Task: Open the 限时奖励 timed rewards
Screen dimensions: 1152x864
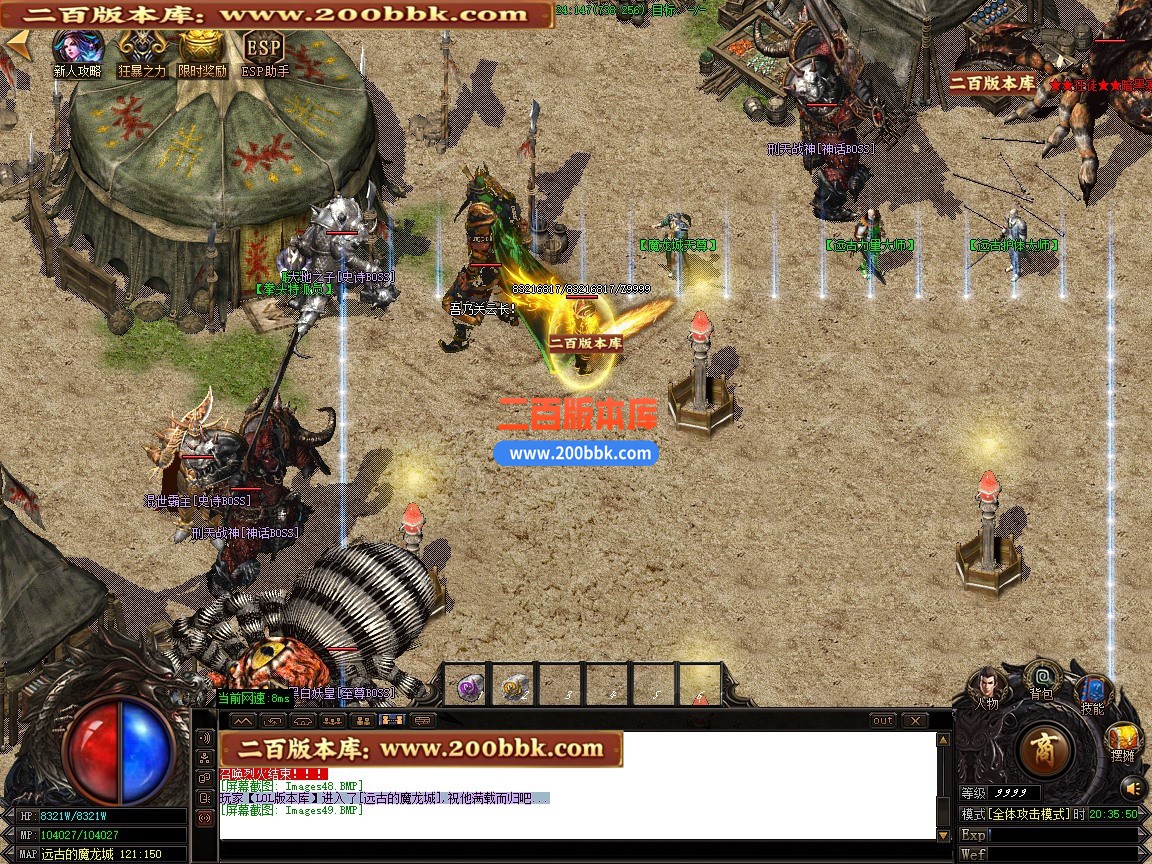Action: click(x=202, y=50)
